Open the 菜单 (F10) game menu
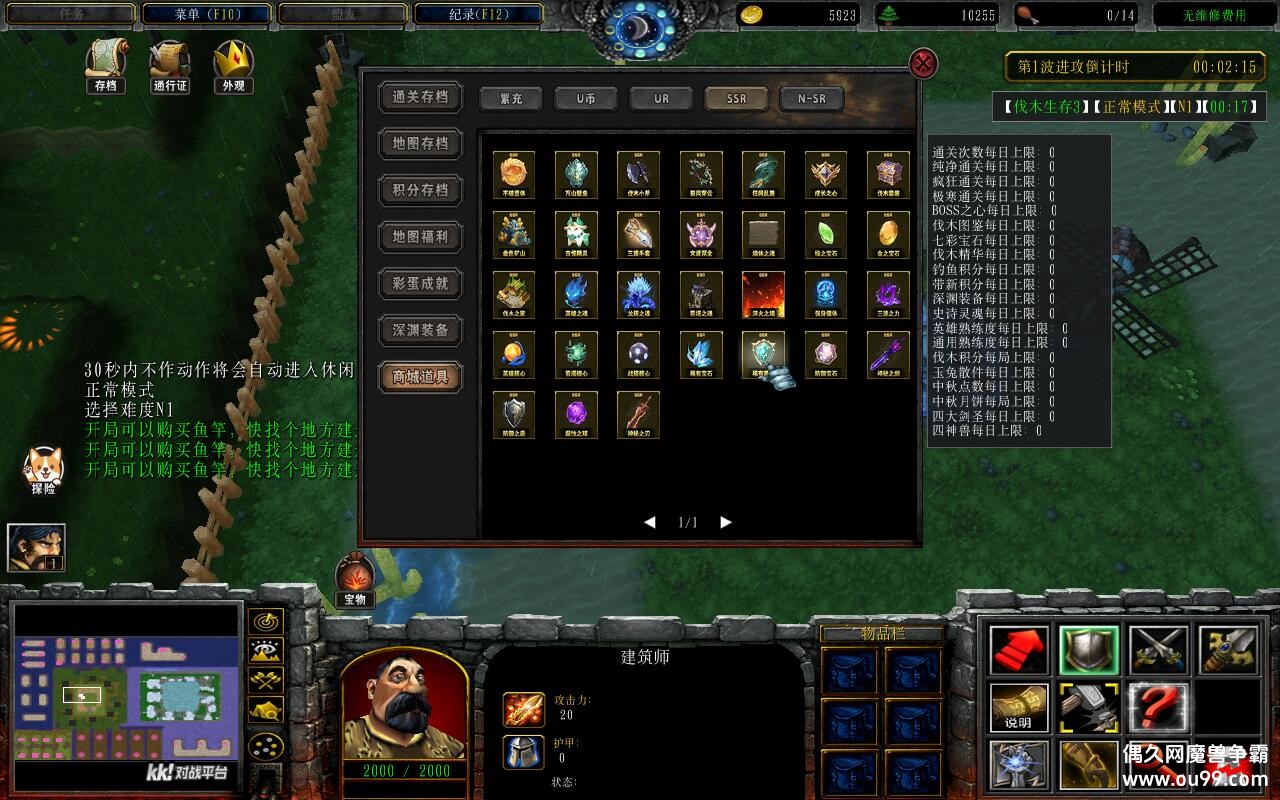 click(x=207, y=14)
